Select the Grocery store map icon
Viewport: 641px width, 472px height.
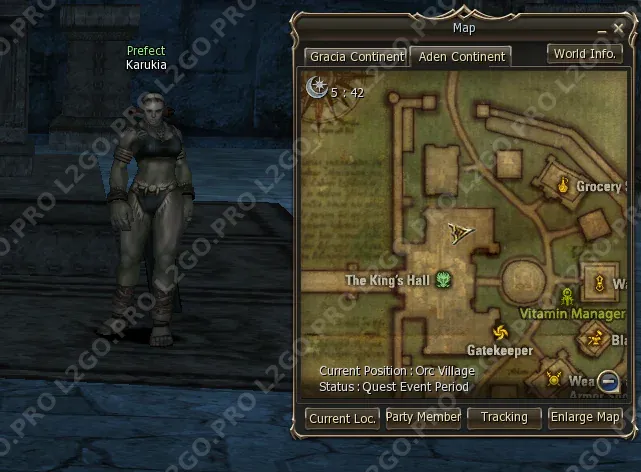click(563, 185)
